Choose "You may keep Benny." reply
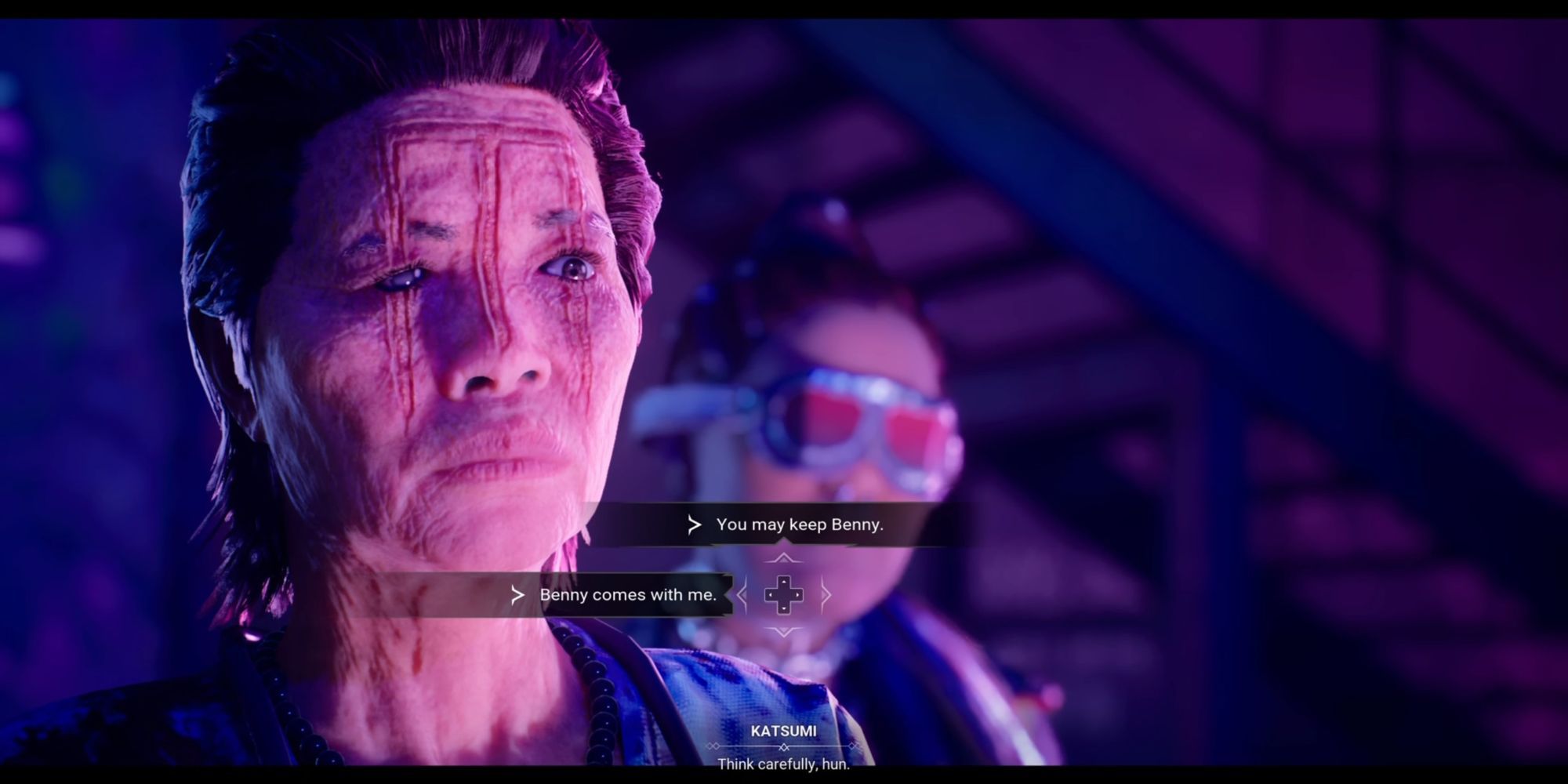The height and width of the screenshot is (784, 1568). [798, 524]
